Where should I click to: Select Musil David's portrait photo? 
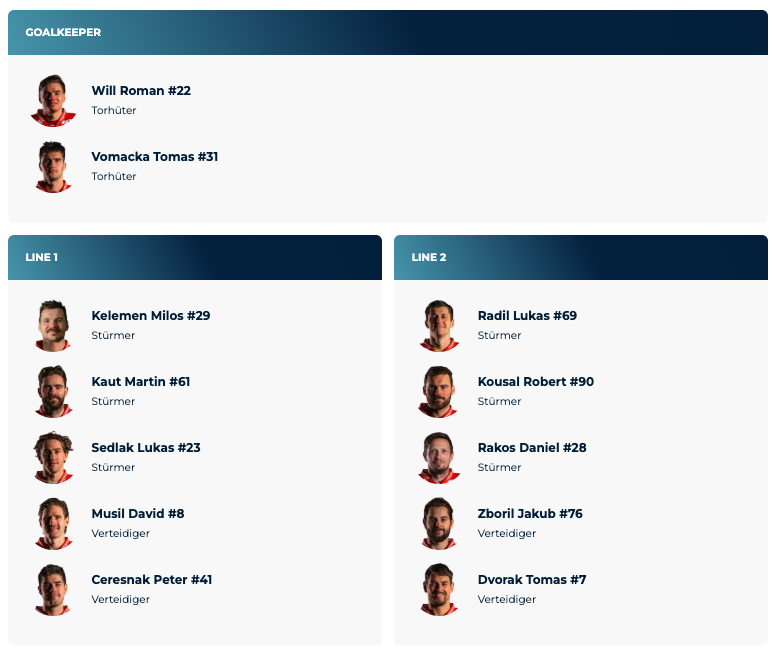tap(53, 523)
